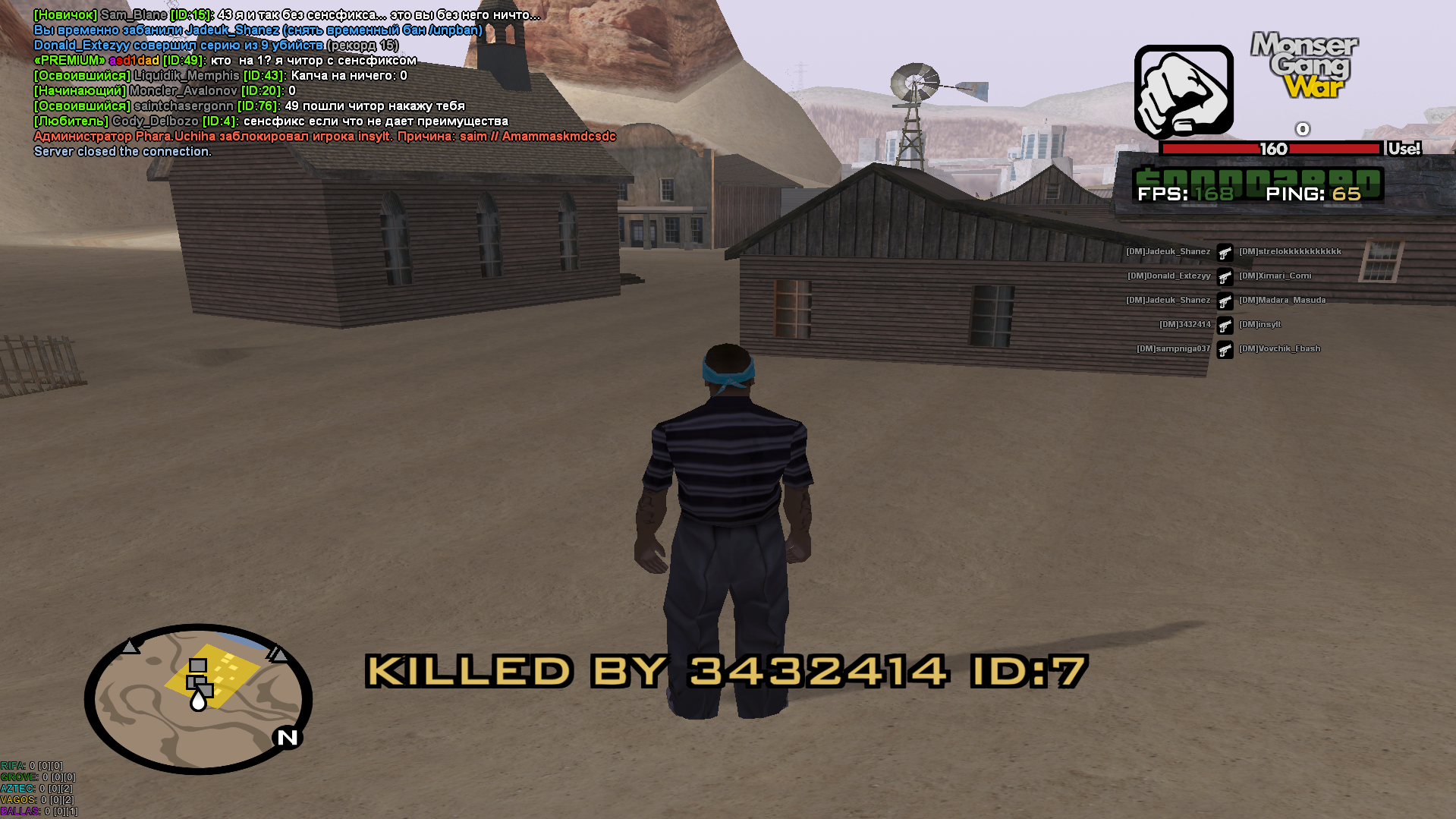1456x819 pixels.
Task: Click the fist melee weapon icon
Action: 1184,90
